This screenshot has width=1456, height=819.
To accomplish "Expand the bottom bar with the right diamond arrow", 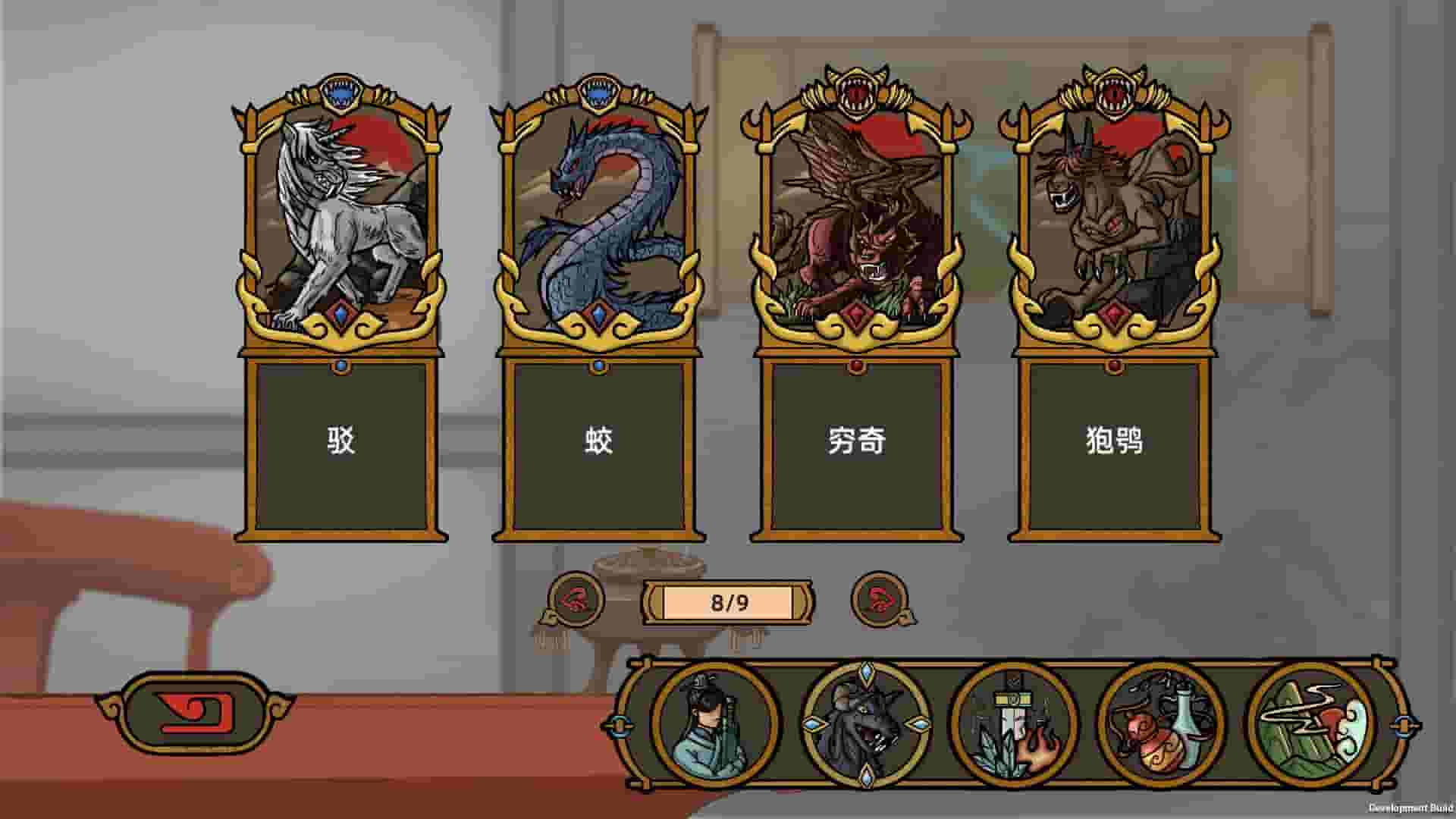I will (1403, 726).
